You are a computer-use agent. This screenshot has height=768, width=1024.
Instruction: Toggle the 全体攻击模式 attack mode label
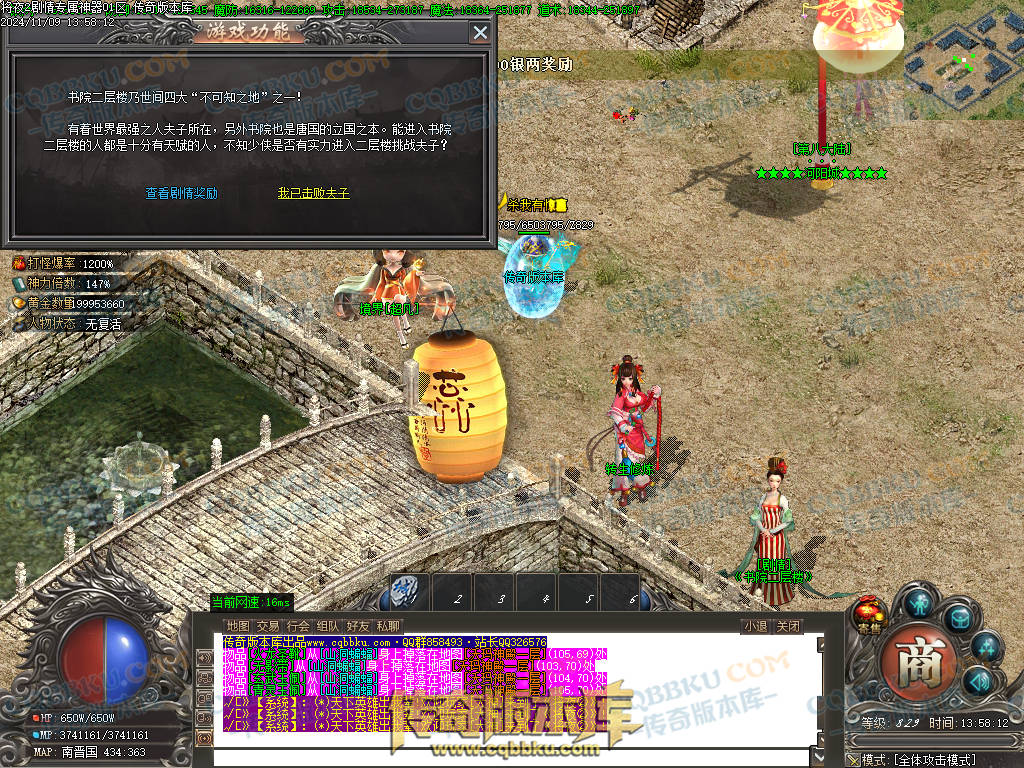[x=935, y=760]
